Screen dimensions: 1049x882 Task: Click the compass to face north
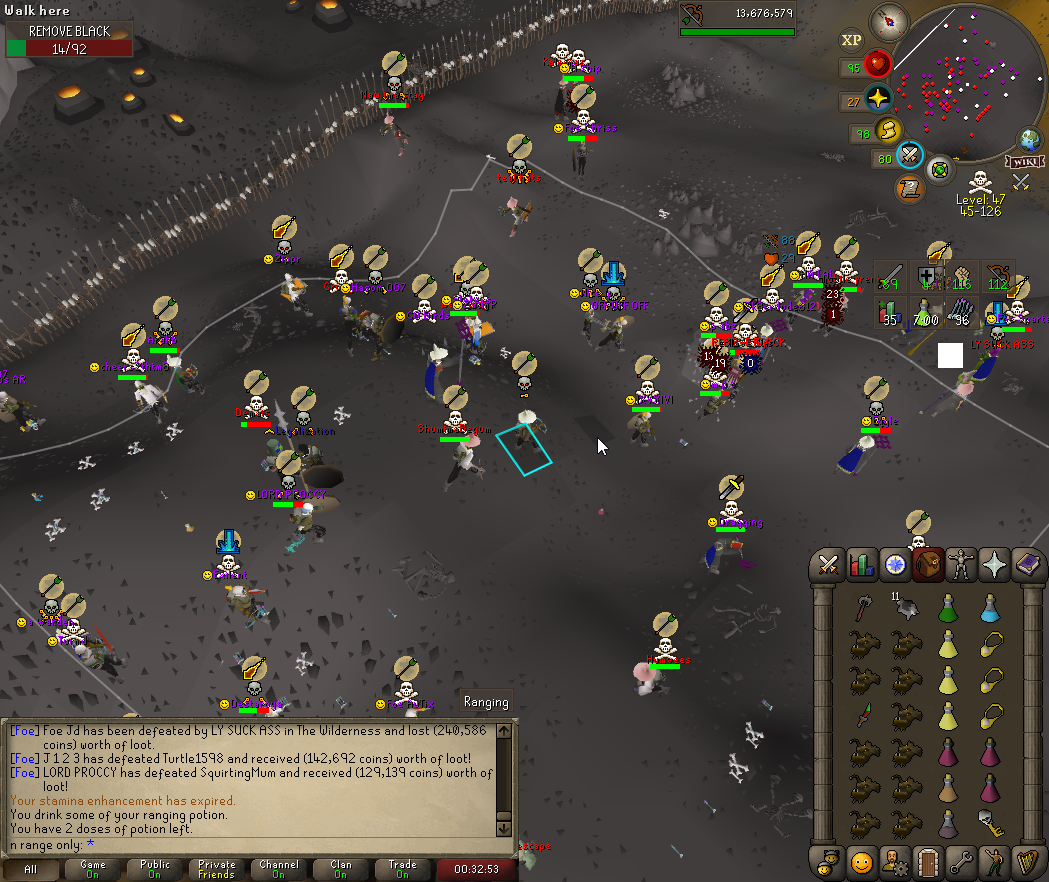pos(887,21)
